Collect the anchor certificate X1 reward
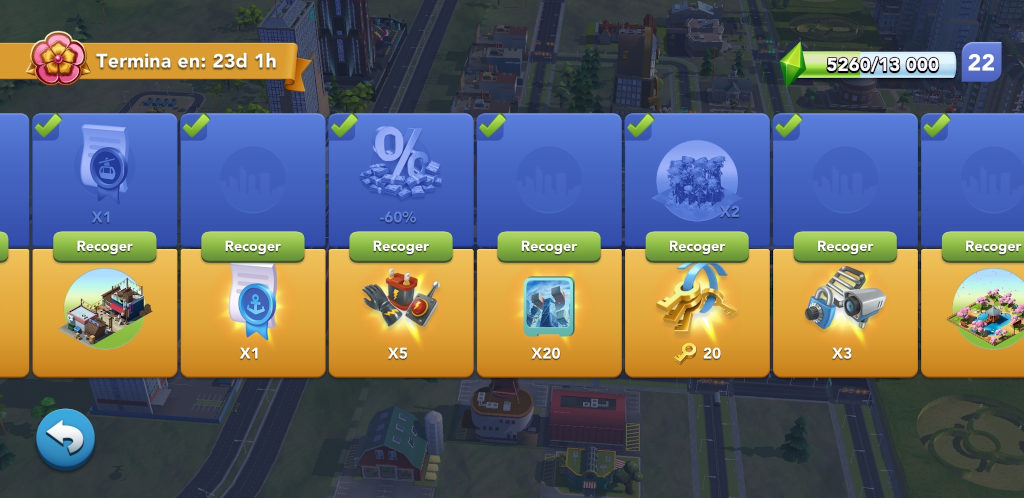This screenshot has width=1024, height=498. 252,246
